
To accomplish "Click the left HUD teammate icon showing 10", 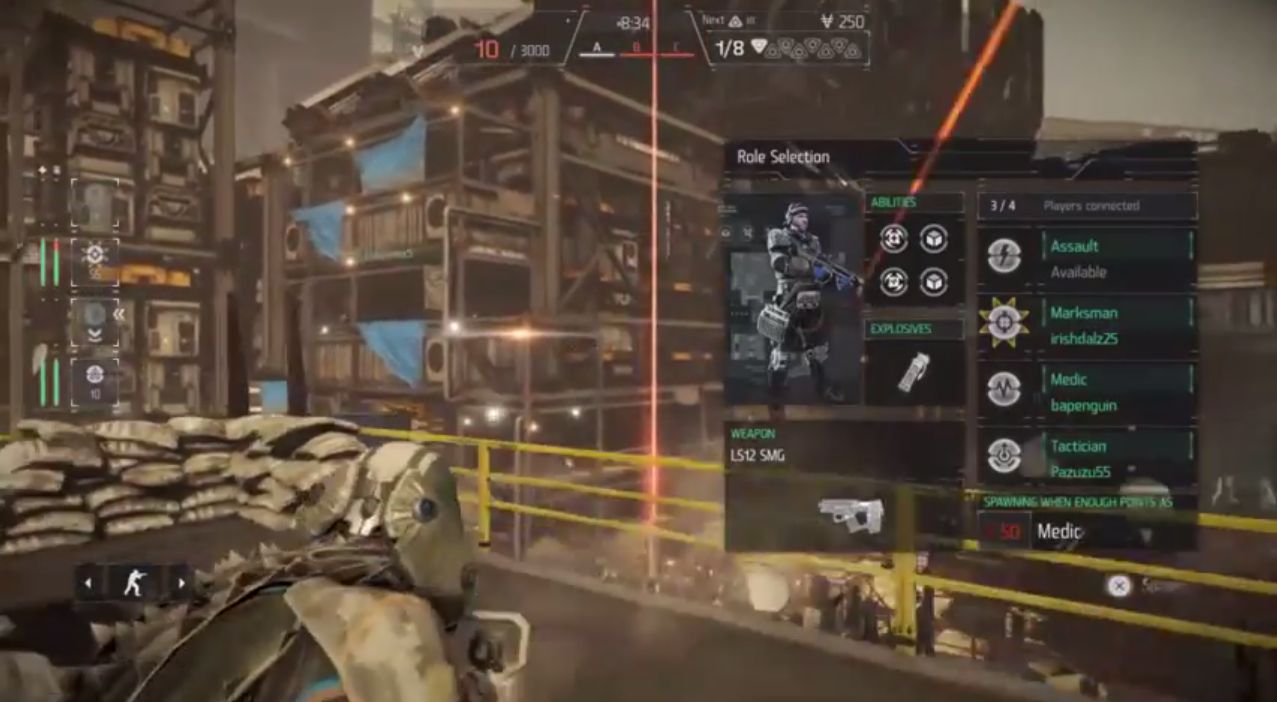I will 95,381.
